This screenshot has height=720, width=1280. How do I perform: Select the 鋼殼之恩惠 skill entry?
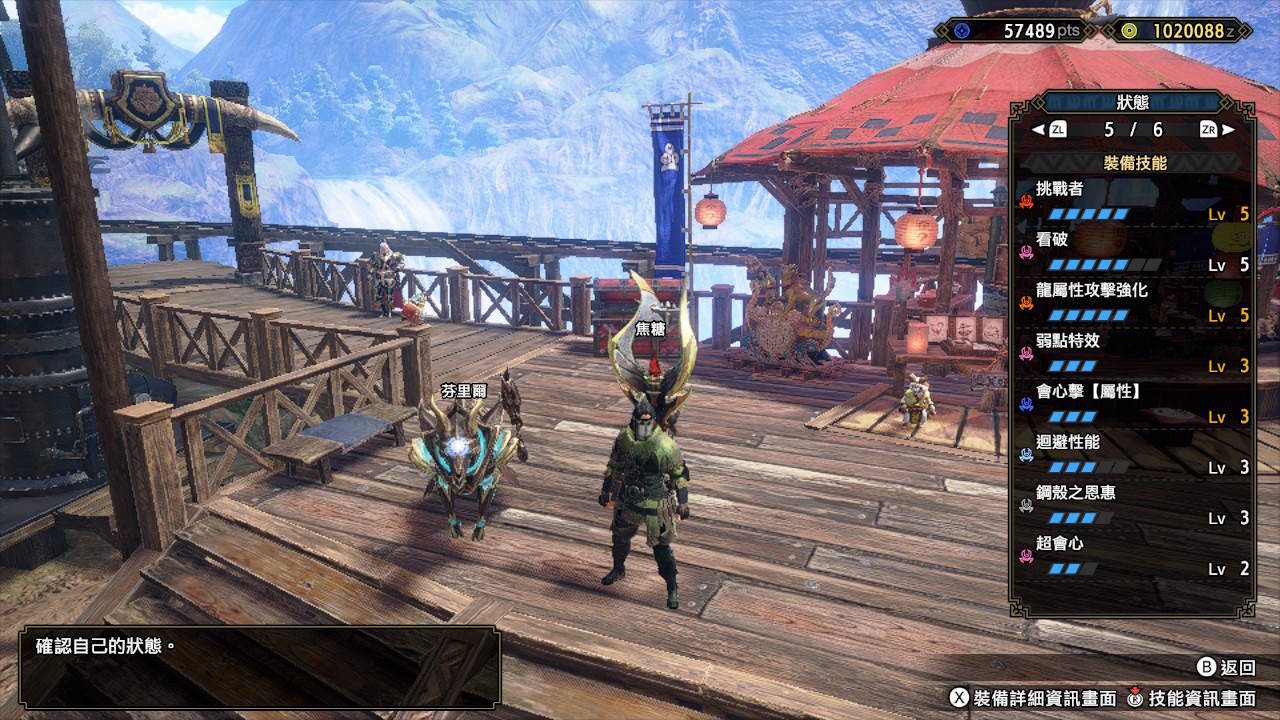tap(1133, 505)
